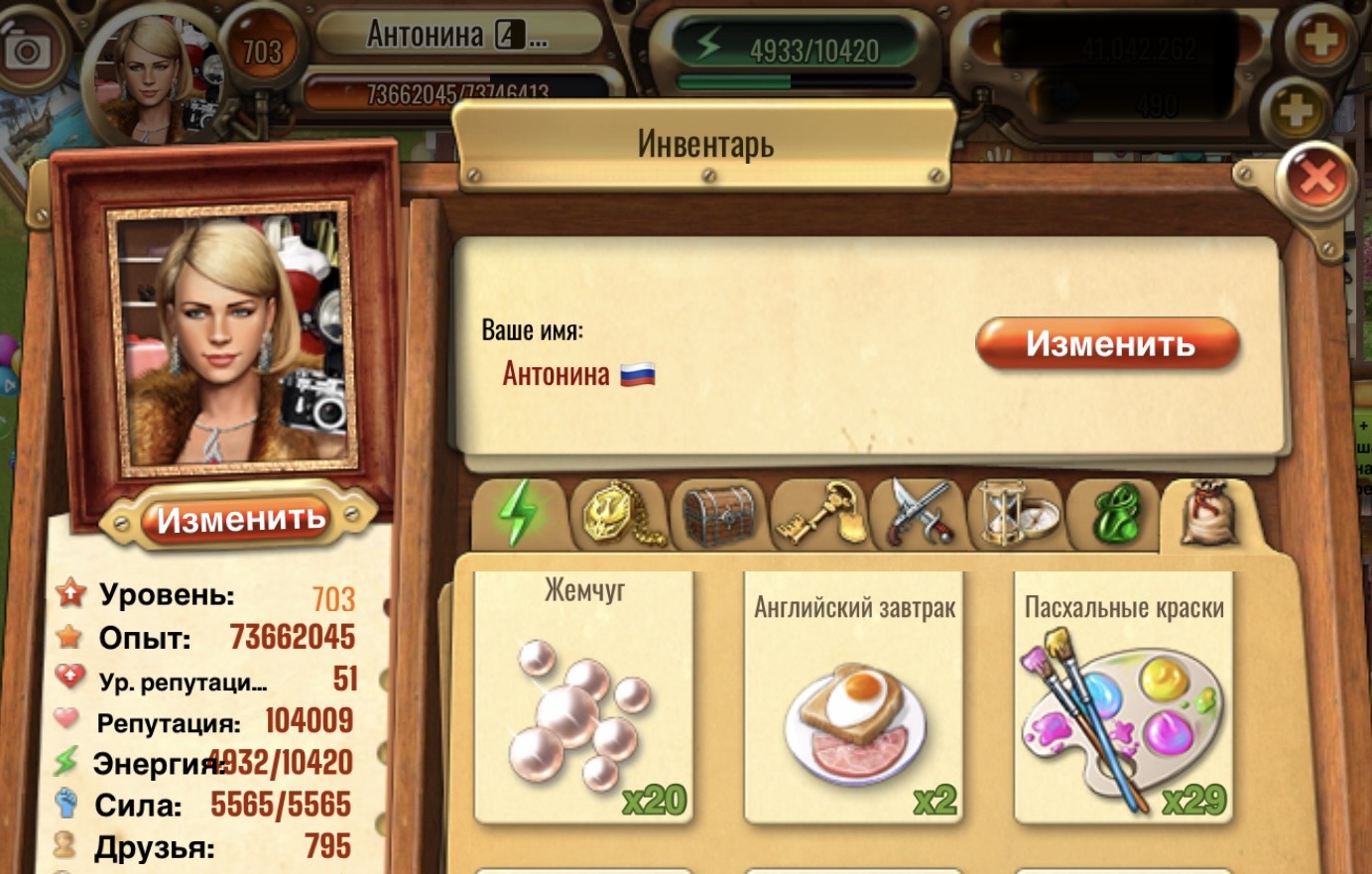
Task: Add premium currency with the lower plus button
Action: (1297, 109)
